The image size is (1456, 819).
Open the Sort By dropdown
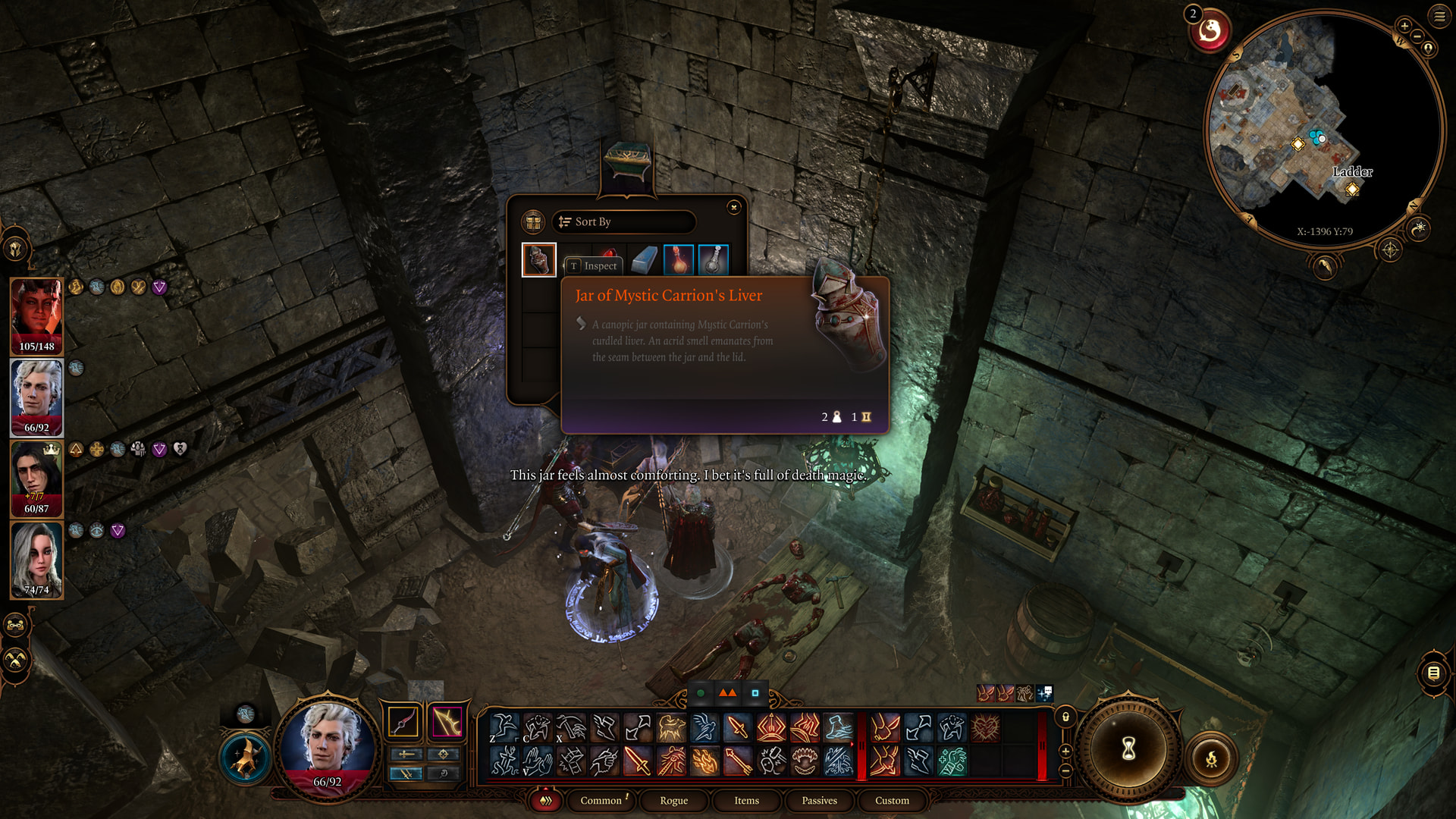(x=623, y=221)
